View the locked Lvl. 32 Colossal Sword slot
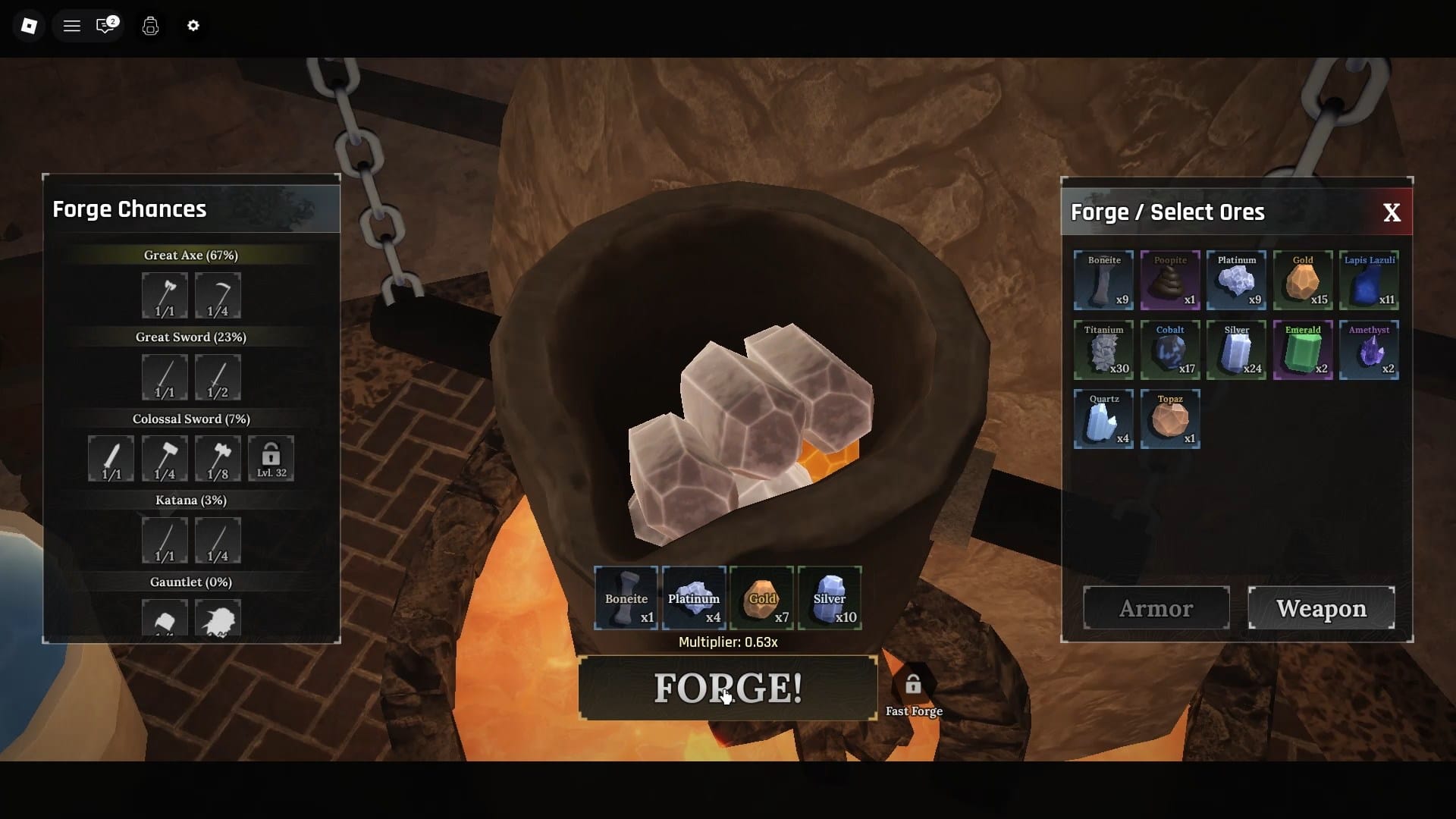The width and height of the screenshot is (1456, 819). click(x=271, y=459)
